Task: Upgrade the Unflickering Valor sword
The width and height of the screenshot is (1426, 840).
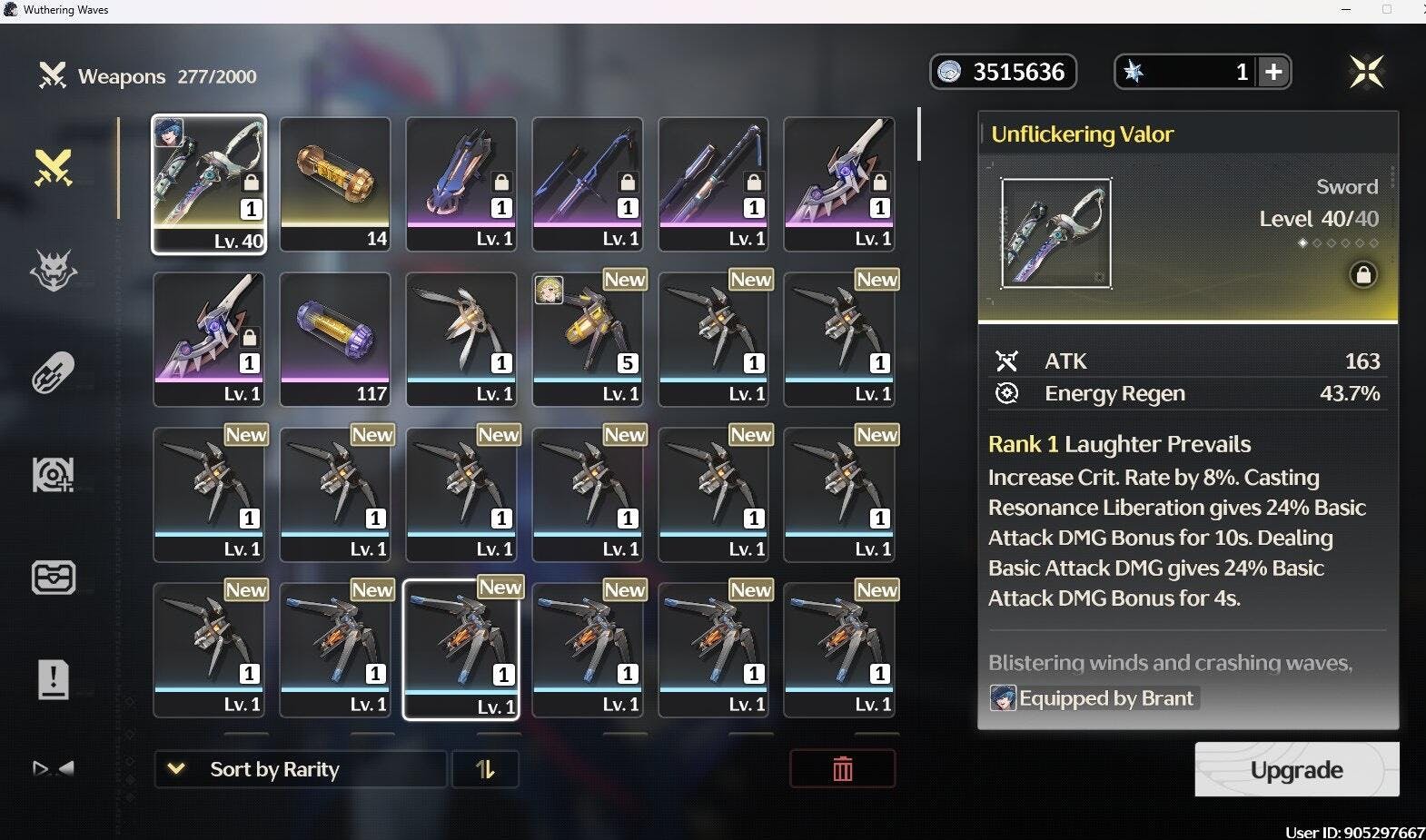Action: [1296, 770]
